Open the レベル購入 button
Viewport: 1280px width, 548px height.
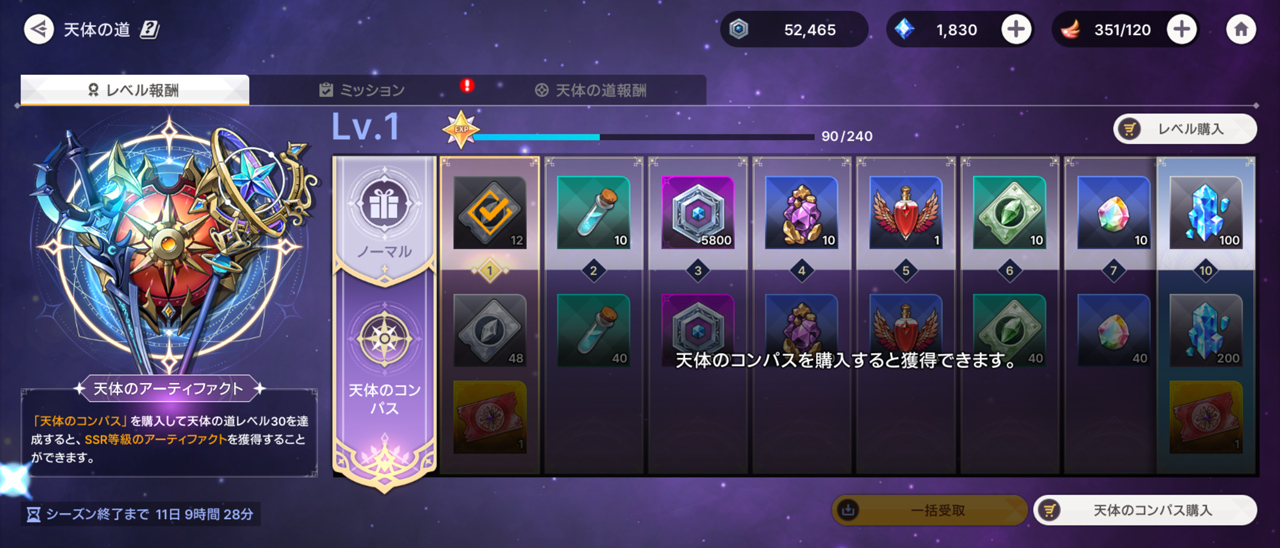[x=1185, y=129]
